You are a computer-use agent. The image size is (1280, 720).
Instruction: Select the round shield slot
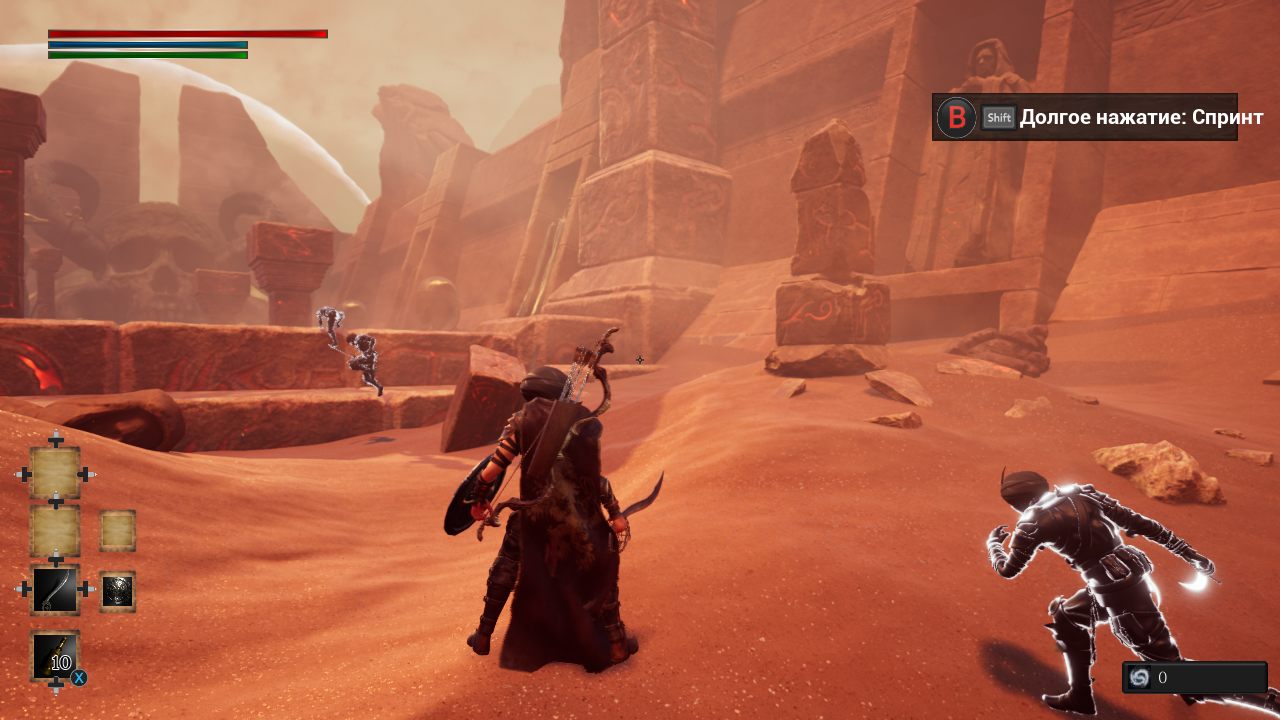pos(118,591)
